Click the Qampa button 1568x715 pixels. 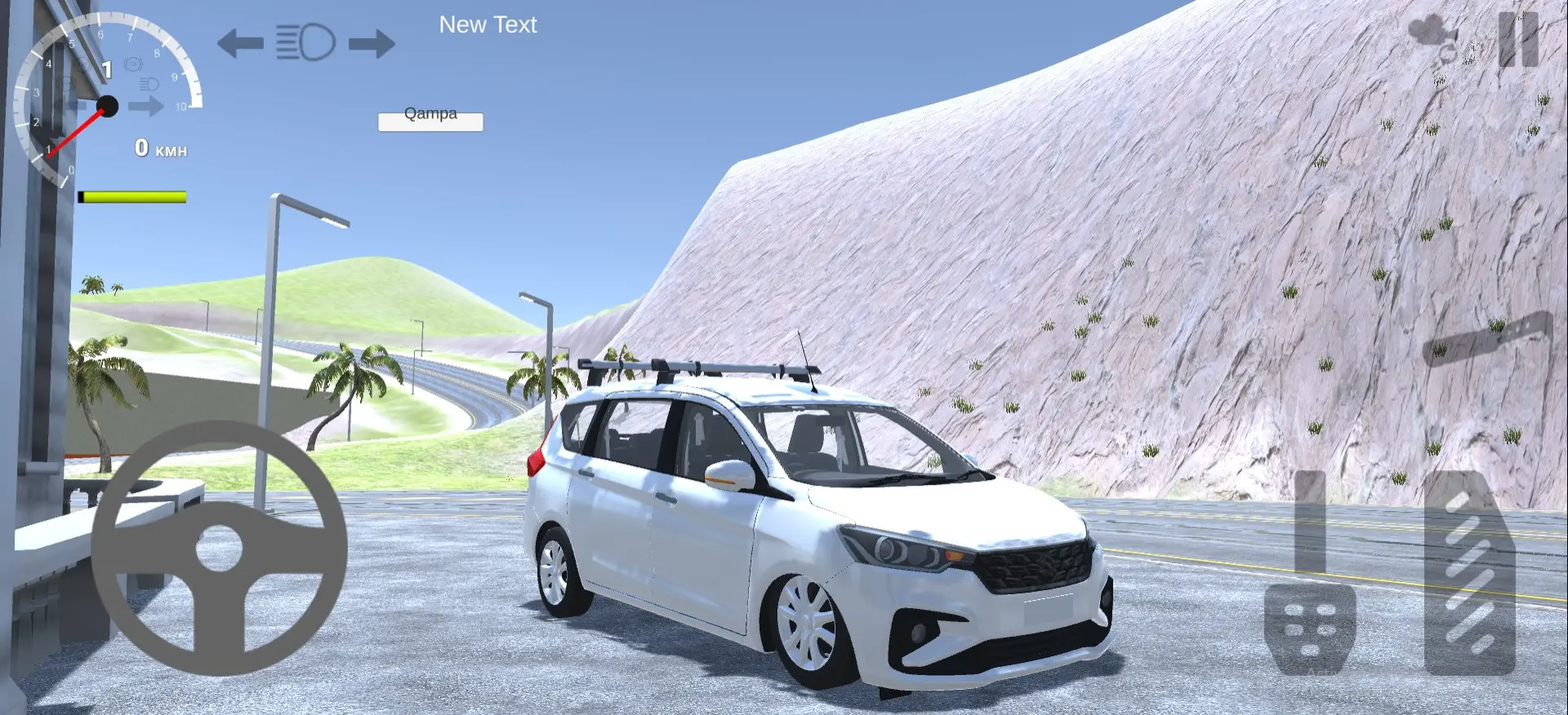point(430,121)
